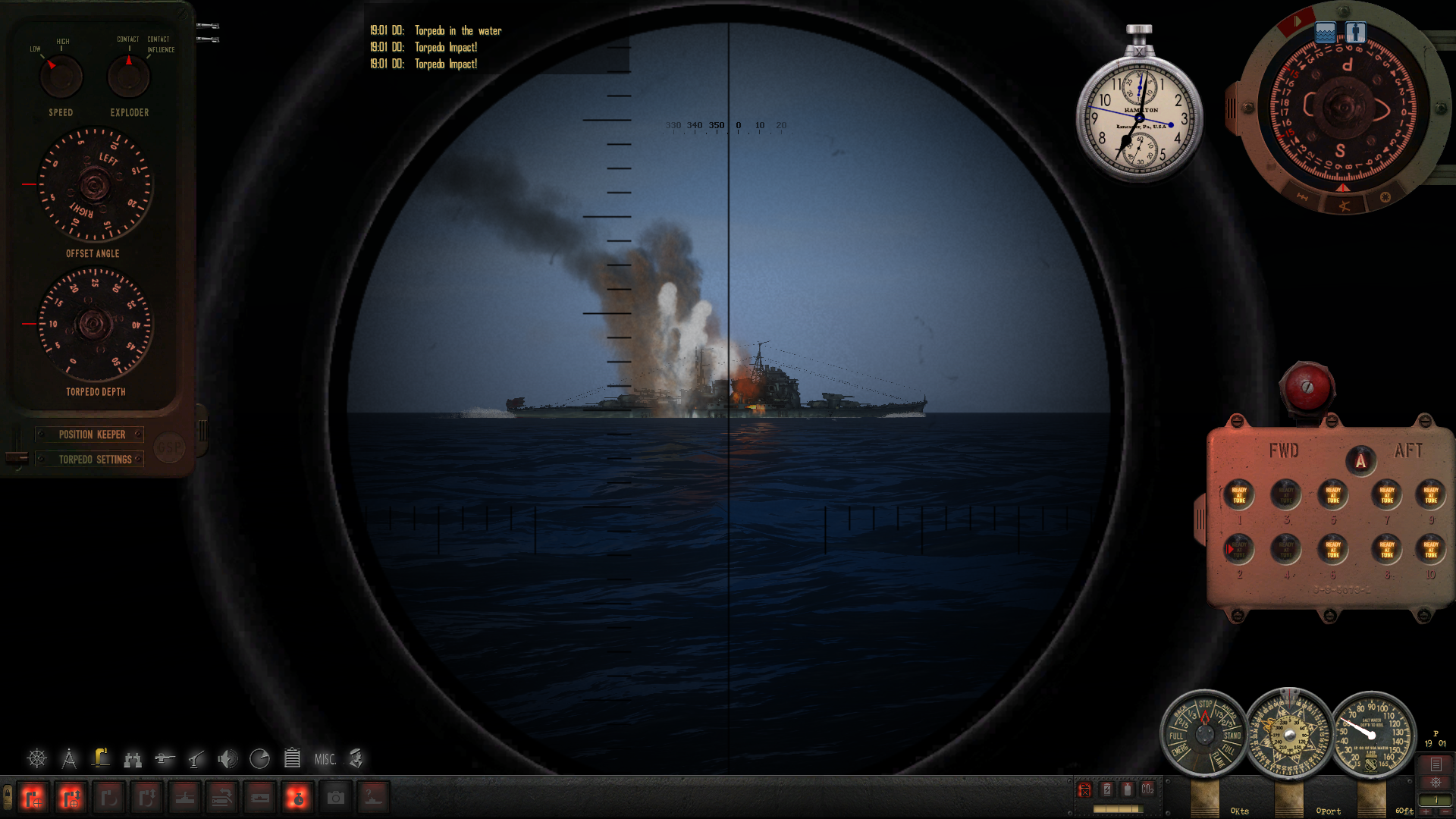The height and width of the screenshot is (819, 1456).
Task: Click the stopwatch button on toolbar
Action: tap(297, 798)
